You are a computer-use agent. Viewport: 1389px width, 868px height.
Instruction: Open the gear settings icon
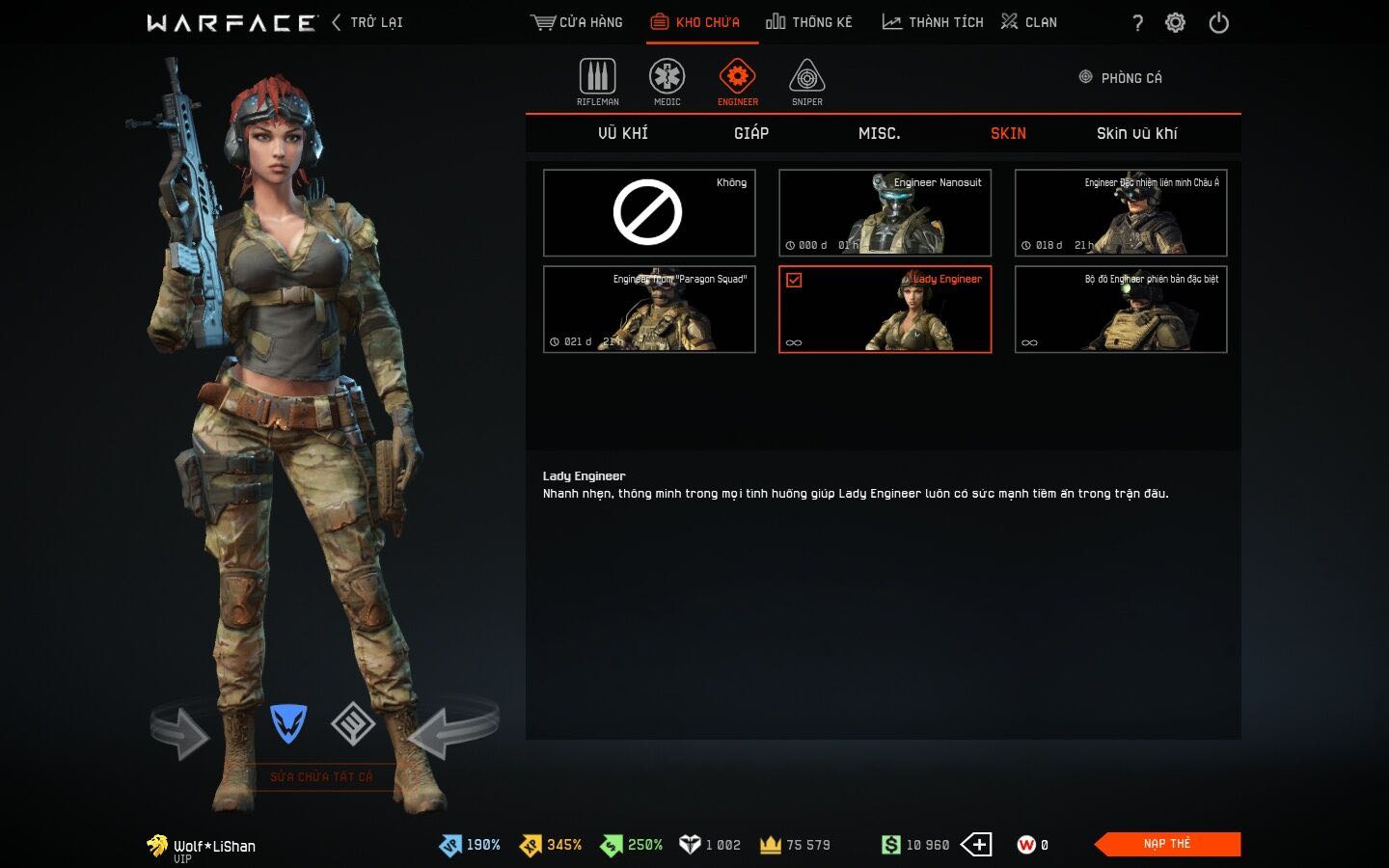click(1175, 23)
